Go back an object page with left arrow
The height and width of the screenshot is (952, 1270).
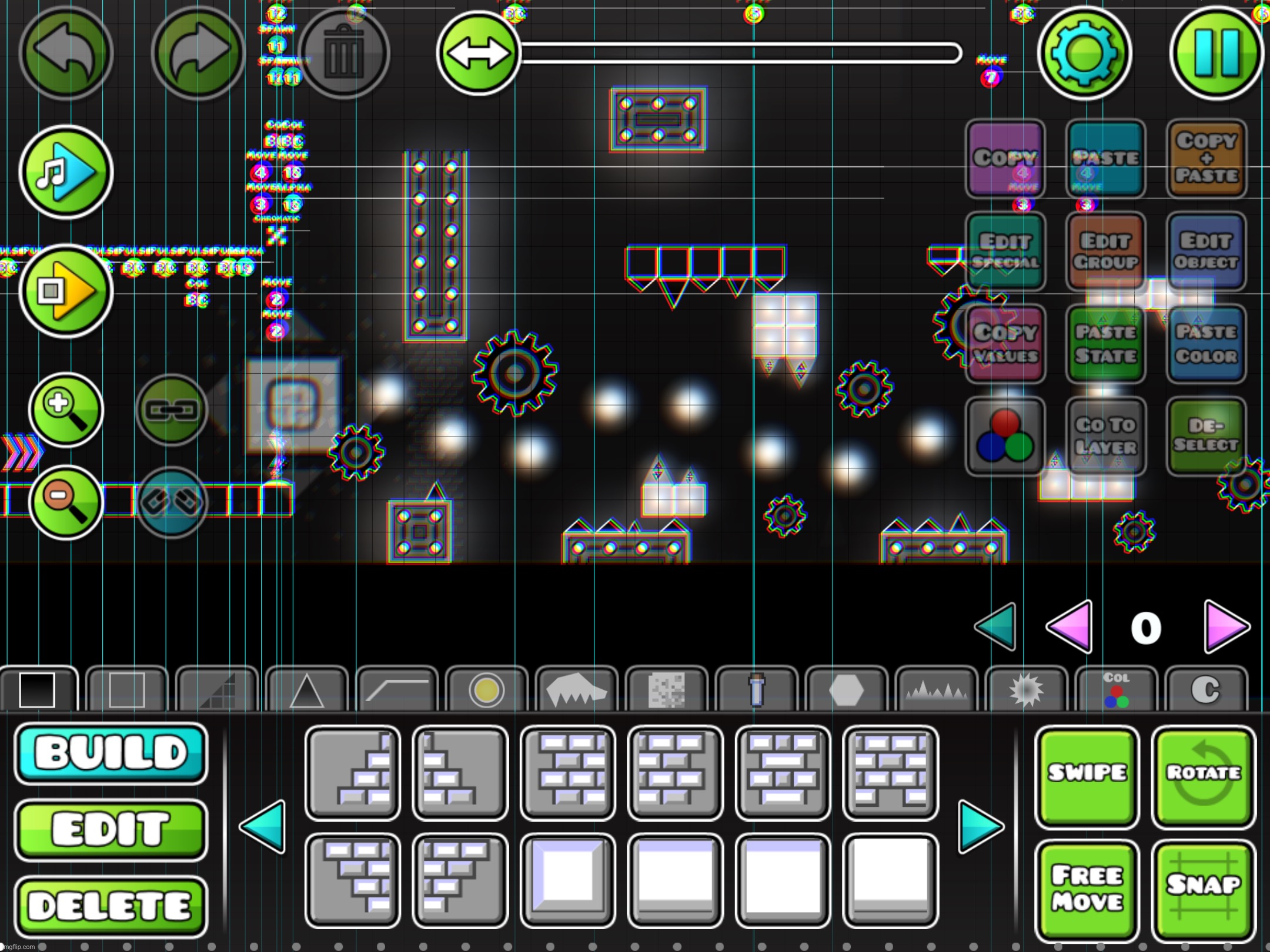click(264, 827)
